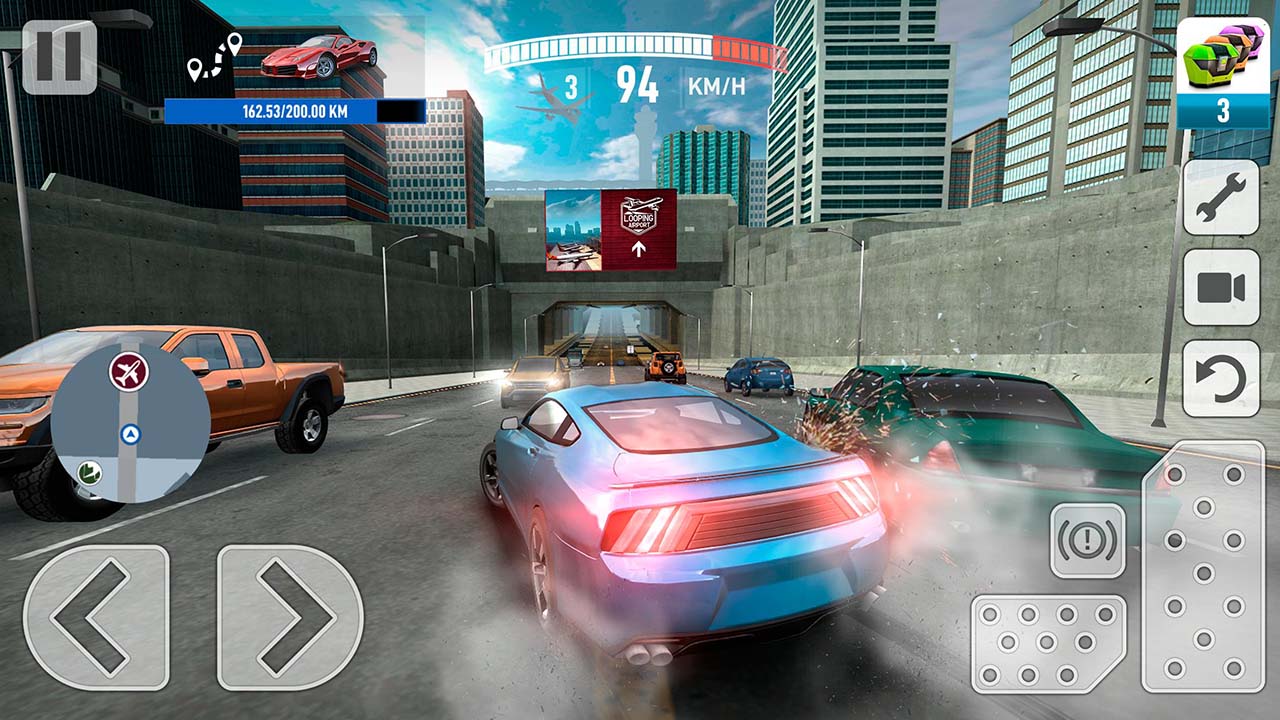Select the airport marker on the minimap
This screenshot has width=1280, height=720.
pos(128,373)
